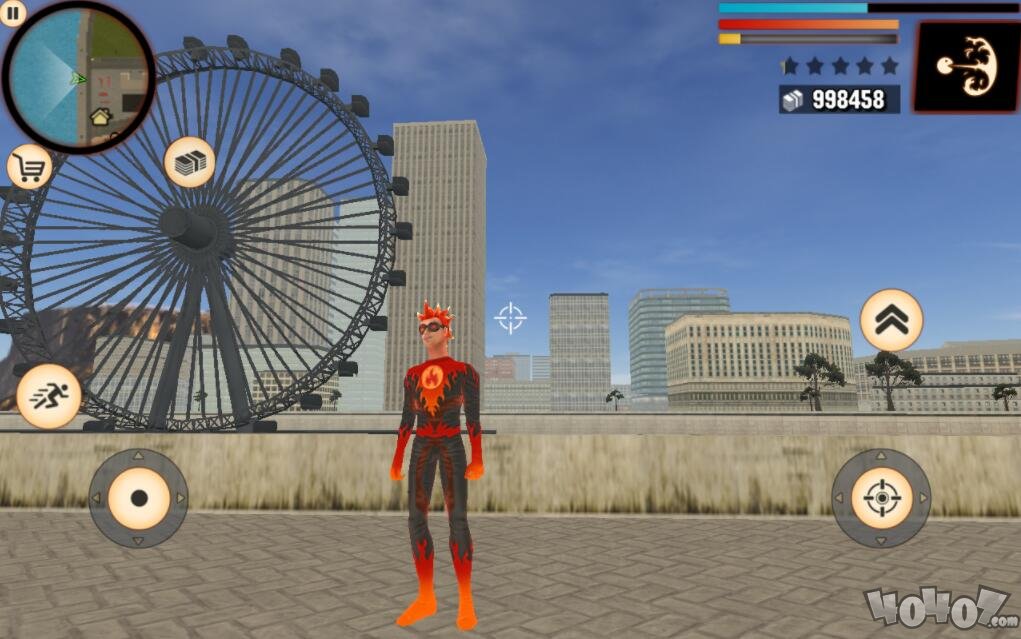Tap the cash stack icon
The height and width of the screenshot is (639, 1021).
coord(189,162)
